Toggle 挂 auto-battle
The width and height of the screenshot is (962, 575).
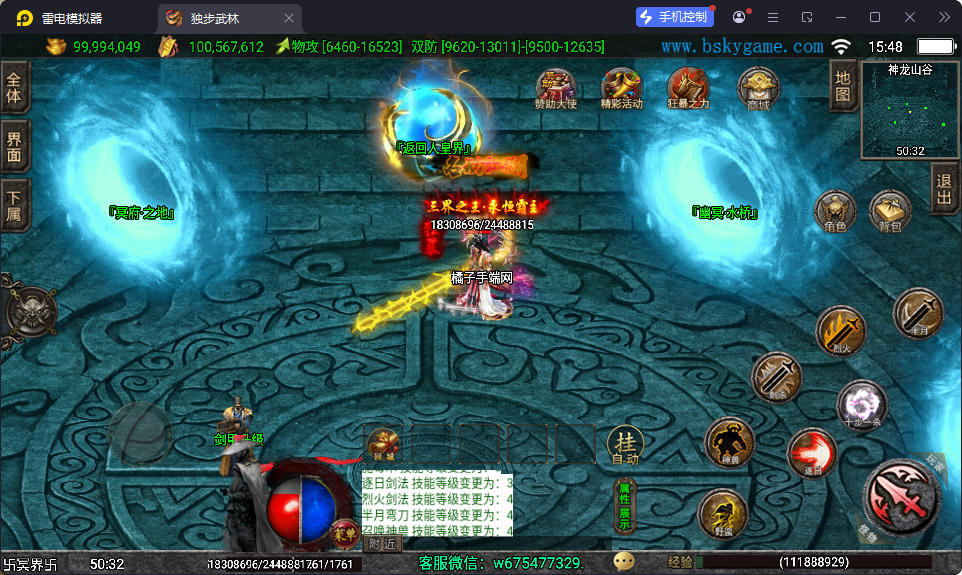pos(625,443)
